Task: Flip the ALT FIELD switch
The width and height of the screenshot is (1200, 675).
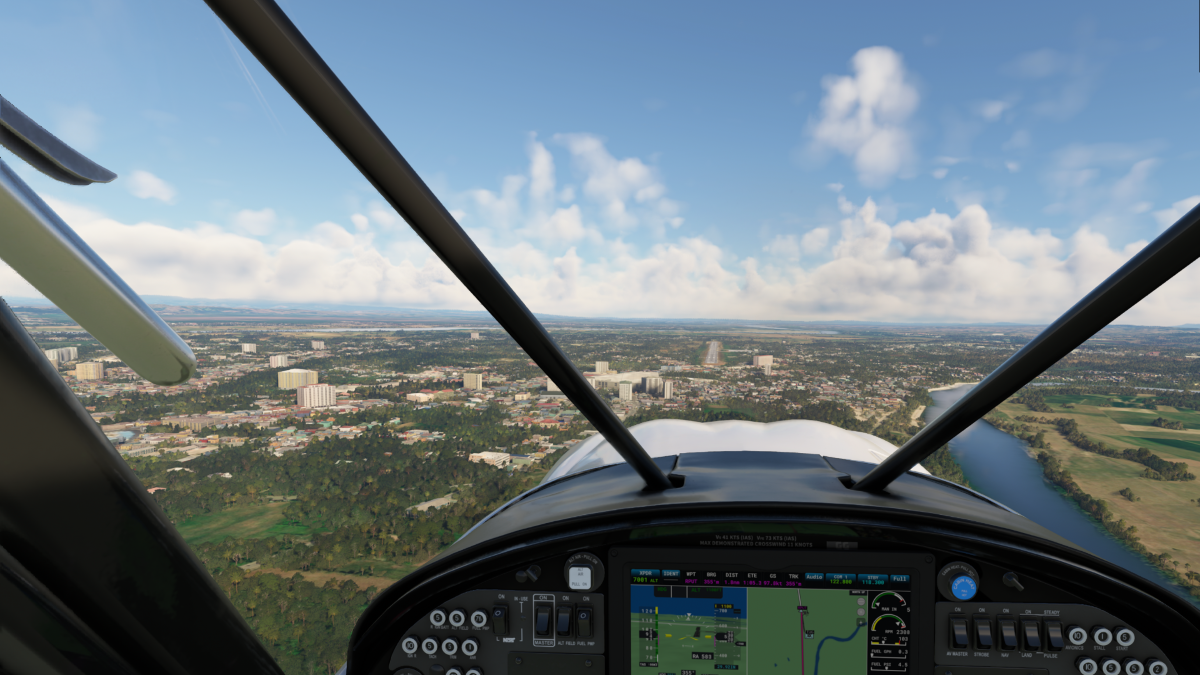Action: pyautogui.click(x=564, y=621)
